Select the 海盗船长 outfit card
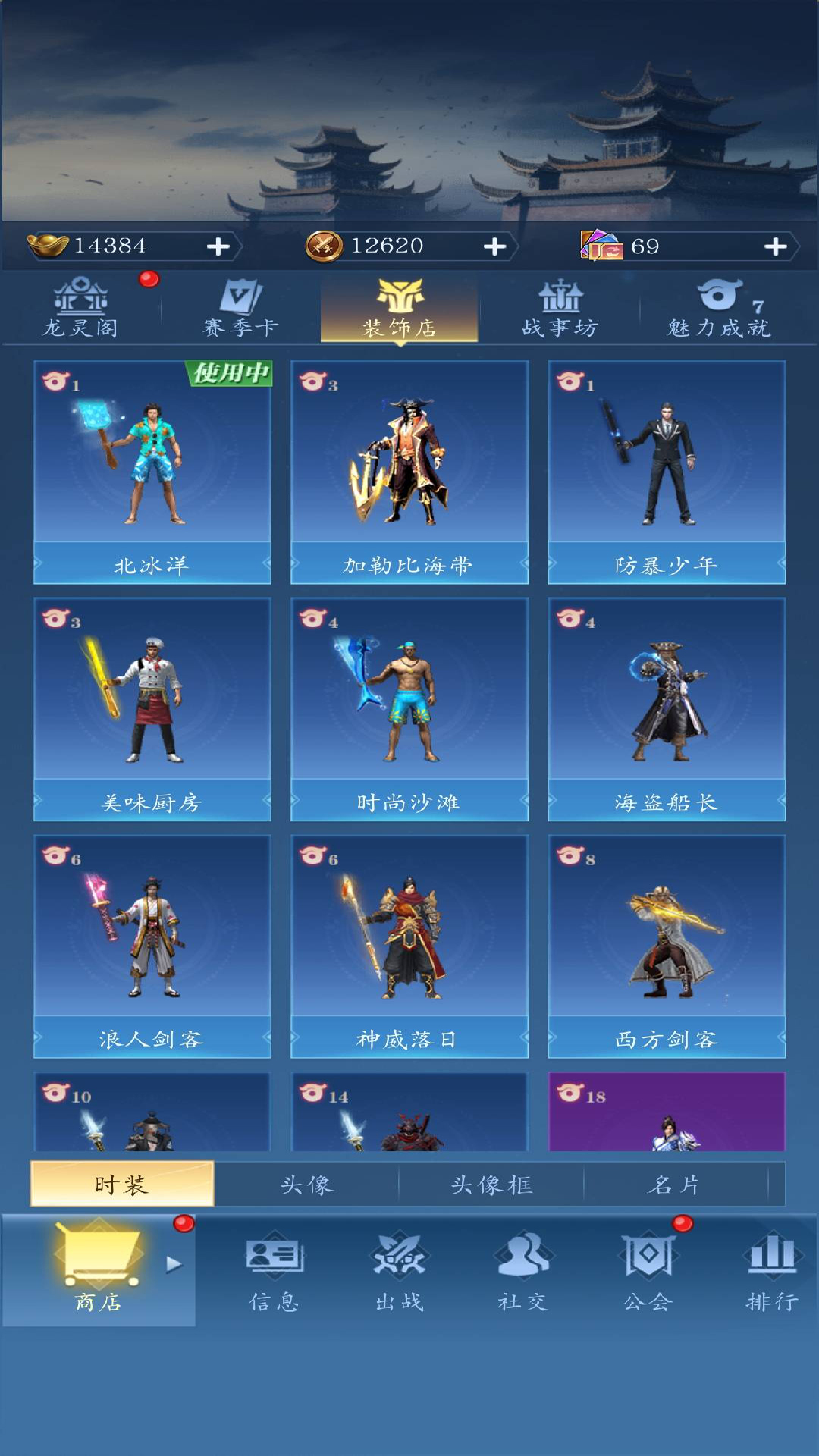The width and height of the screenshot is (819, 1456). (667, 709)
